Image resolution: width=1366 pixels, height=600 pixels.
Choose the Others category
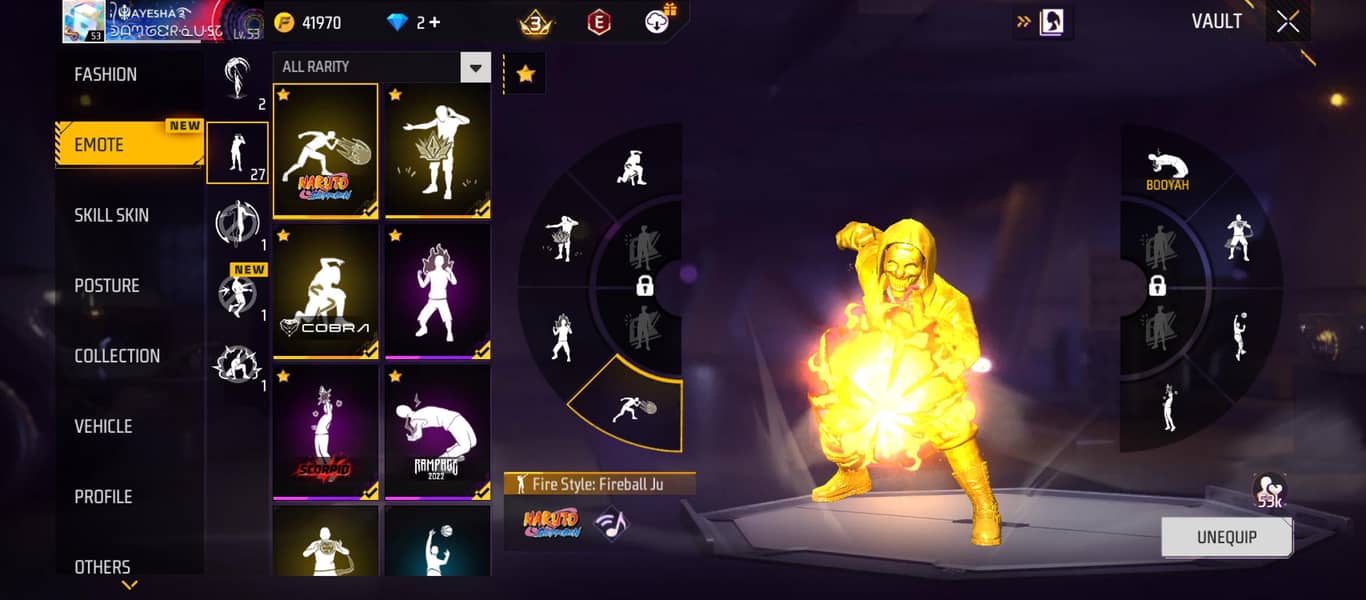[x=102, y=566]
